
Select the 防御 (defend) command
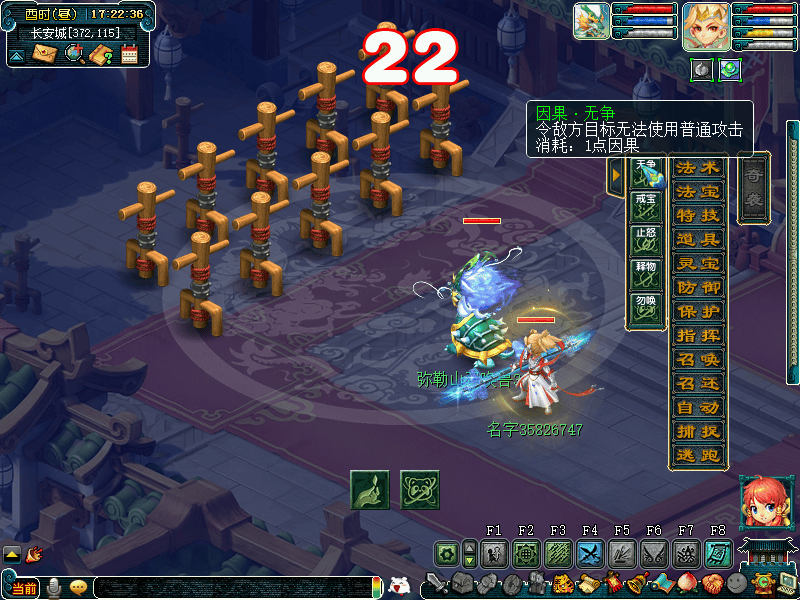pos(698,287)
